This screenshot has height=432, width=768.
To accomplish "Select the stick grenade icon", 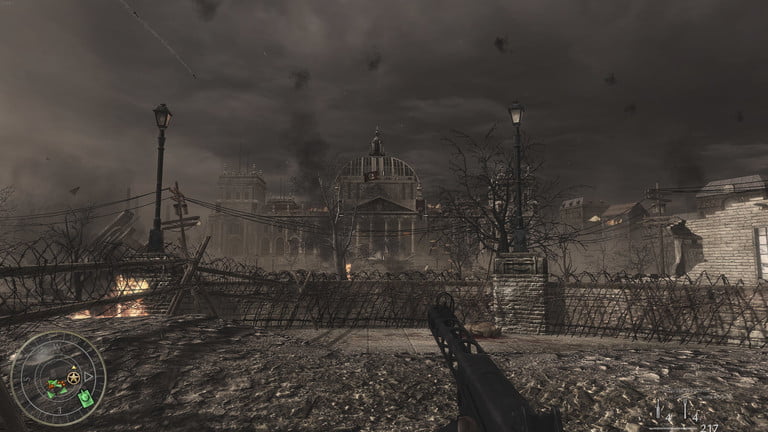I will tap(660, 409).
